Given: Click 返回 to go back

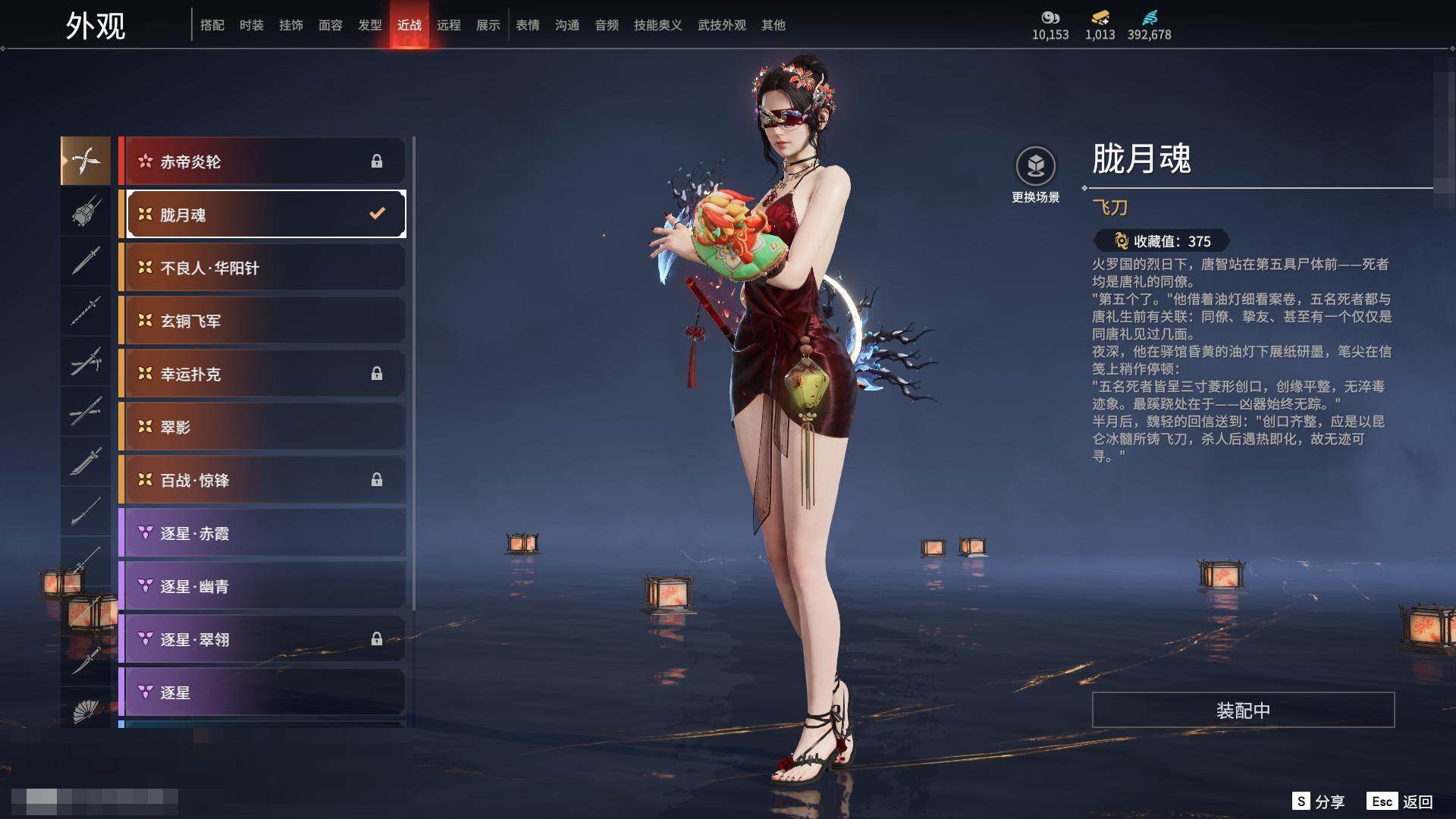Looking at the screenshot, I should [x=1401, y=802].
